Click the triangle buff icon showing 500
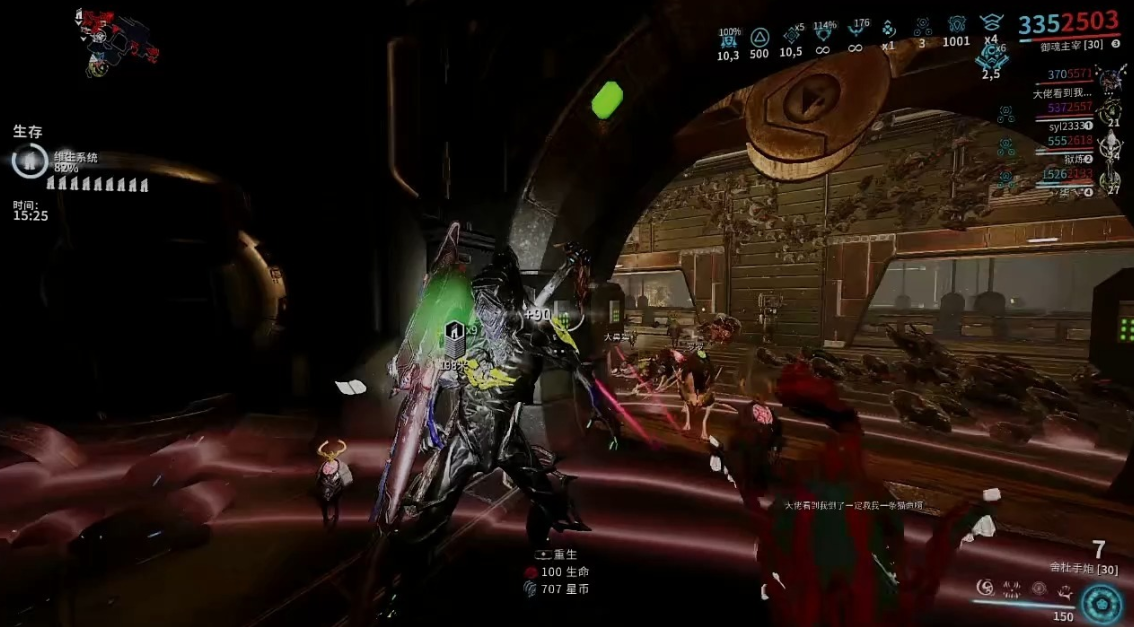1134x627 pixels. click(759, 38)
